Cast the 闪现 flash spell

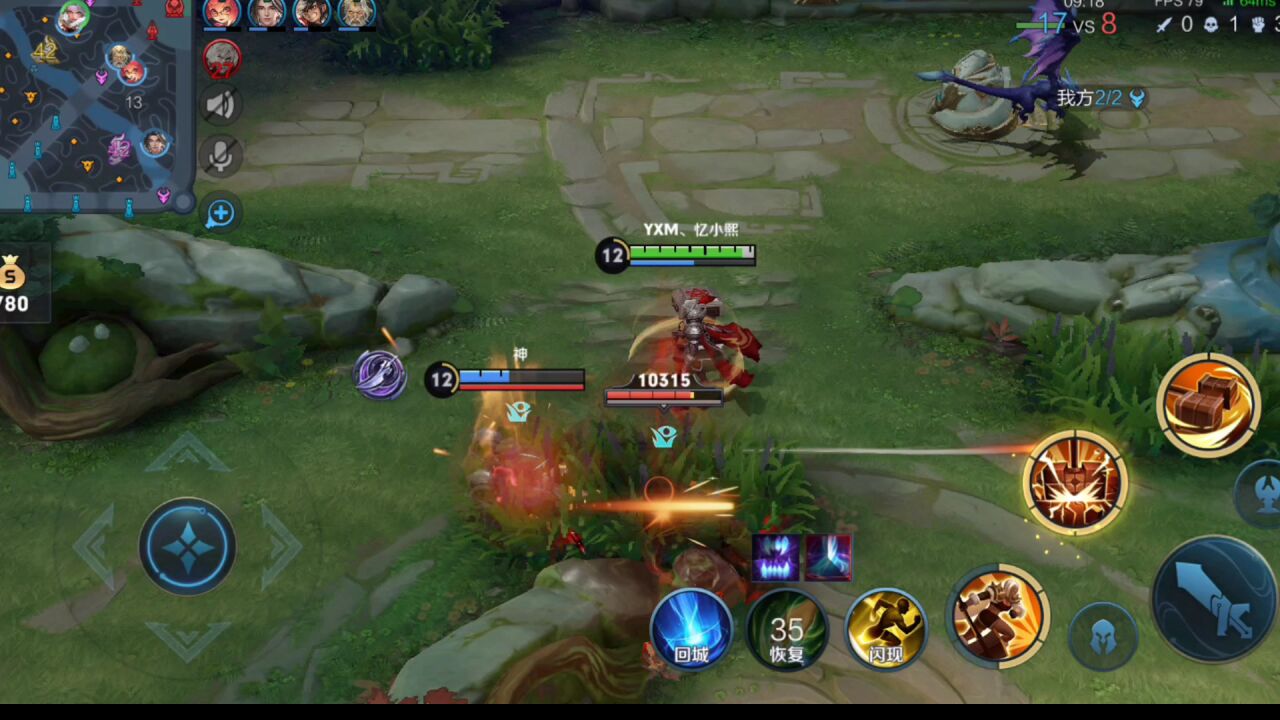[885, 630]
